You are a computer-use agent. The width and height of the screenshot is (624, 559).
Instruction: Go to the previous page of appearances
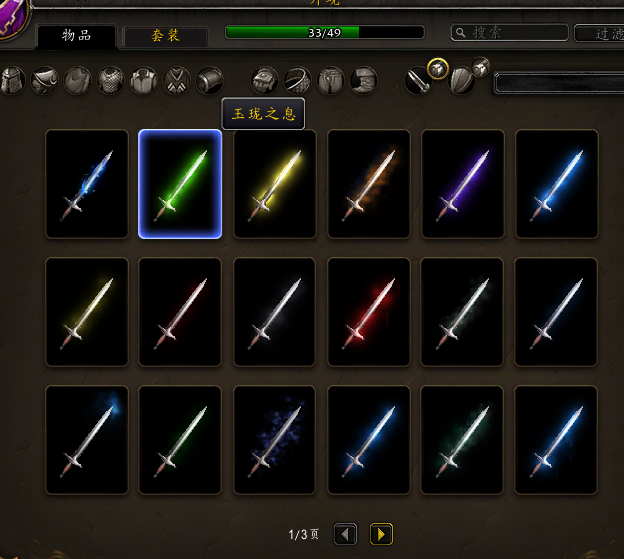coord(345,534)
